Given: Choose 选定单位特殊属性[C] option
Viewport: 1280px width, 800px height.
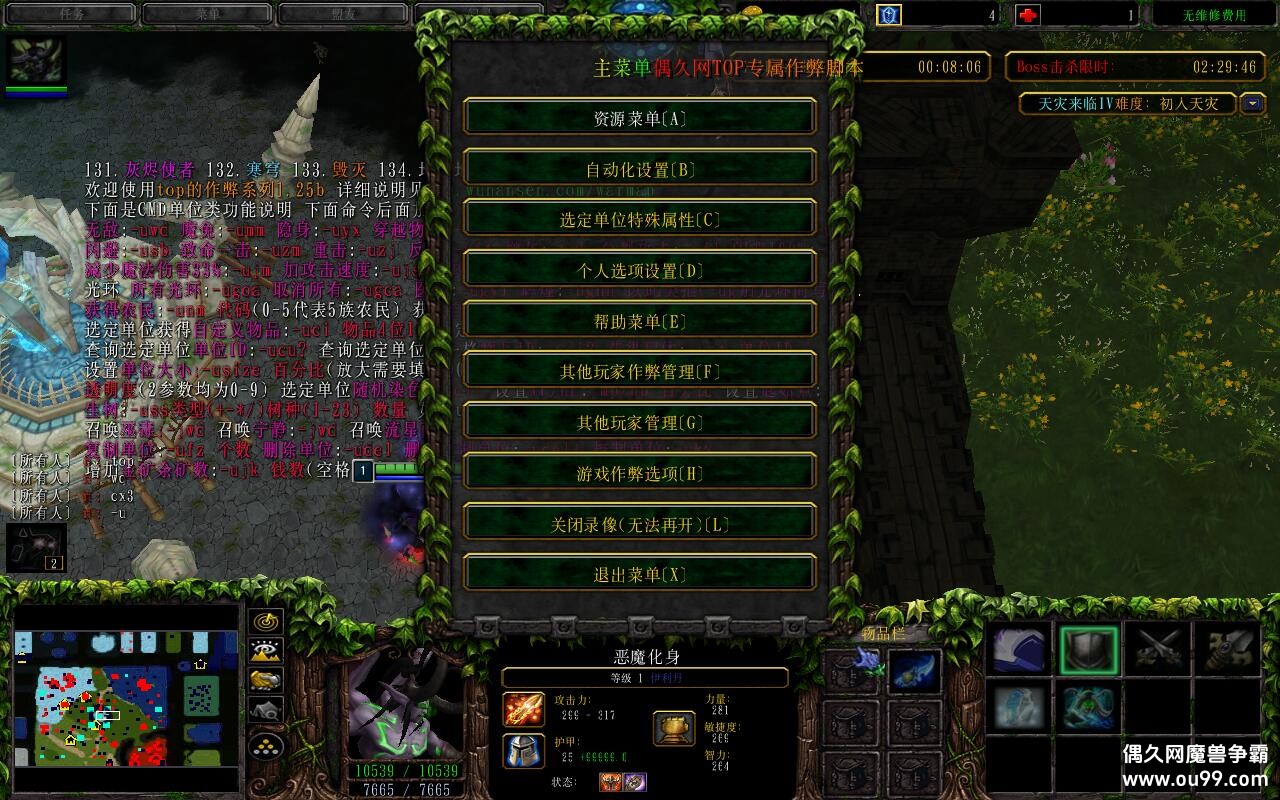Looking at the screenshot, I should pyautogui.click(x=640, y=220).
